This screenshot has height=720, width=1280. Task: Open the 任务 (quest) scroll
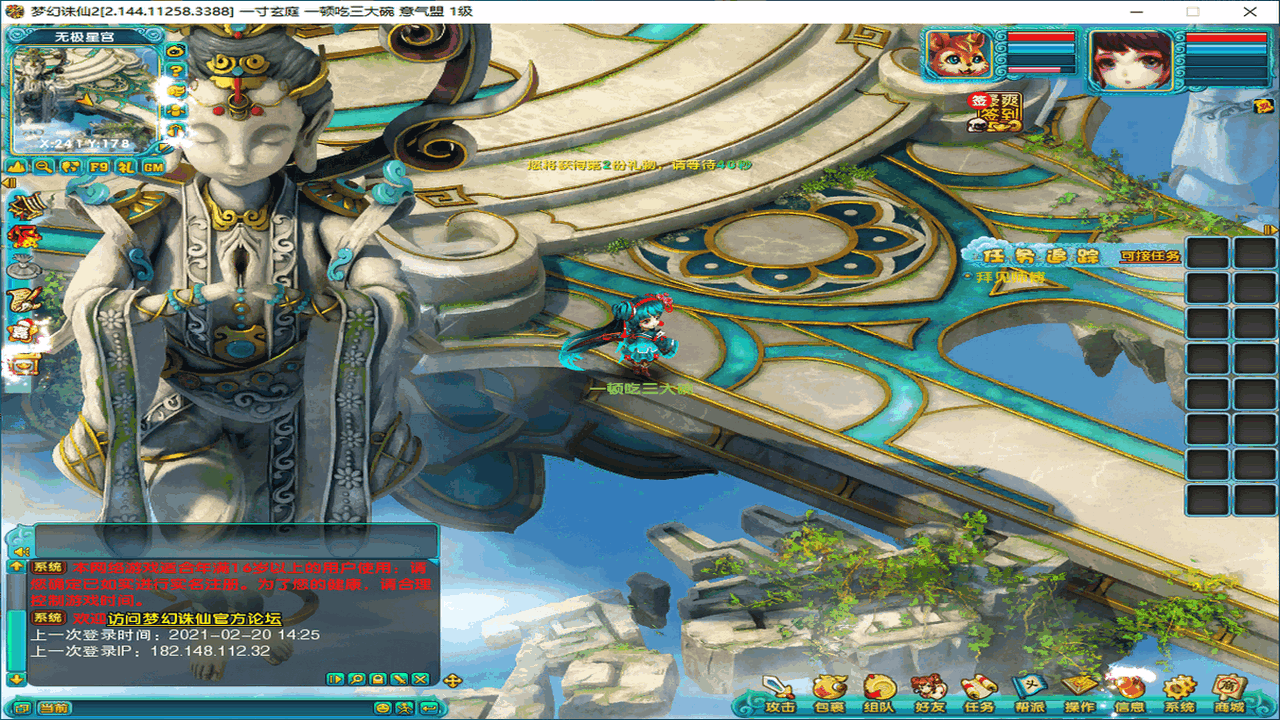tap(978, 692)
